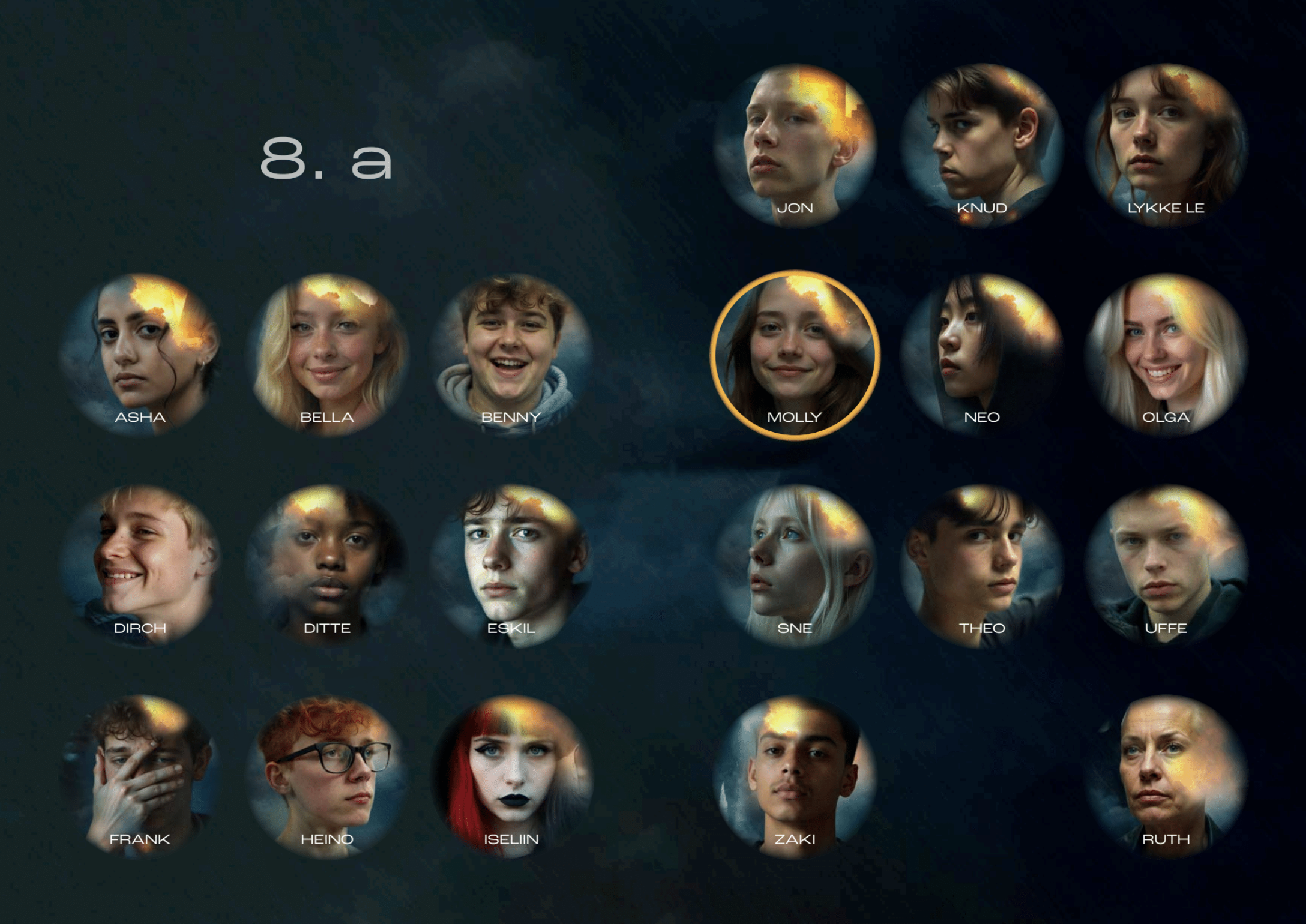Viewport: 1306px width, 924px height.
Task: Choose Frank's portrait
Action: click(x=140, y=776)
